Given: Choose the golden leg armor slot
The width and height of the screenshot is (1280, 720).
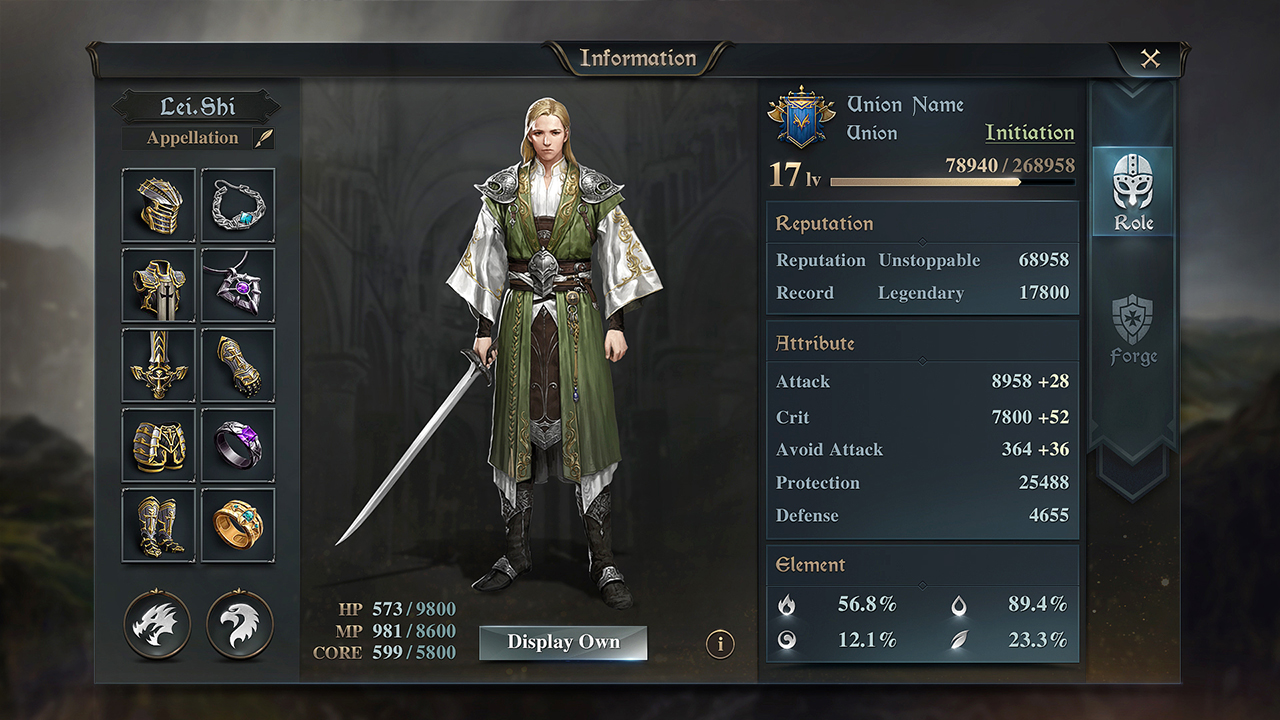Looking at the screenshot, I should (x=159, y=445).
